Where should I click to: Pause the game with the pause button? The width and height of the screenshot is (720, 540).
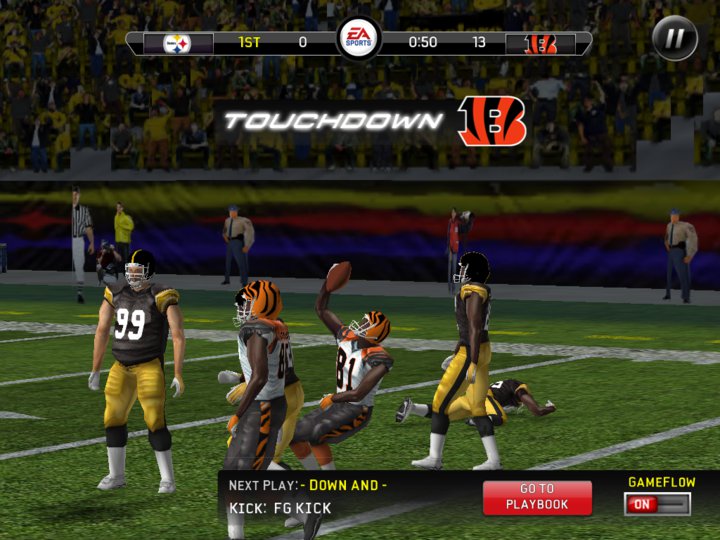675,40
